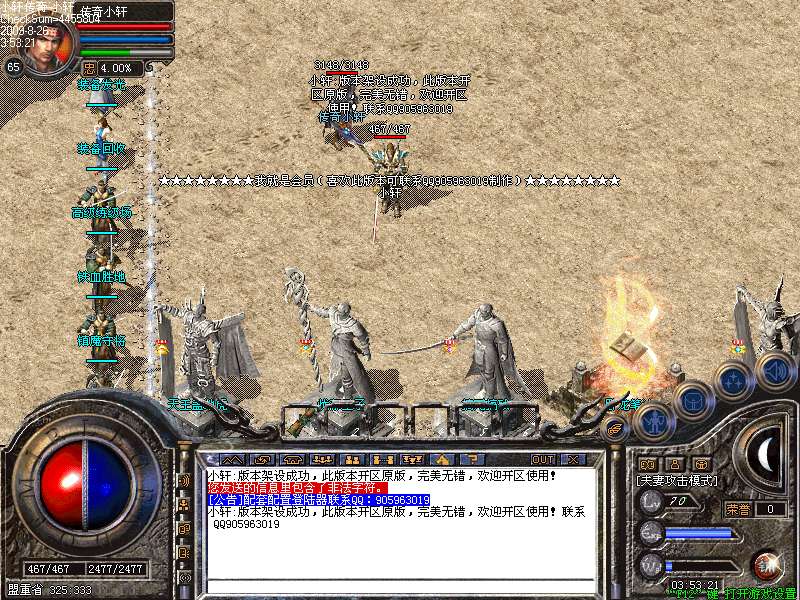Open the character equipment panel button
The height and width of the screenshot is (600, 800).
point(652,421)
